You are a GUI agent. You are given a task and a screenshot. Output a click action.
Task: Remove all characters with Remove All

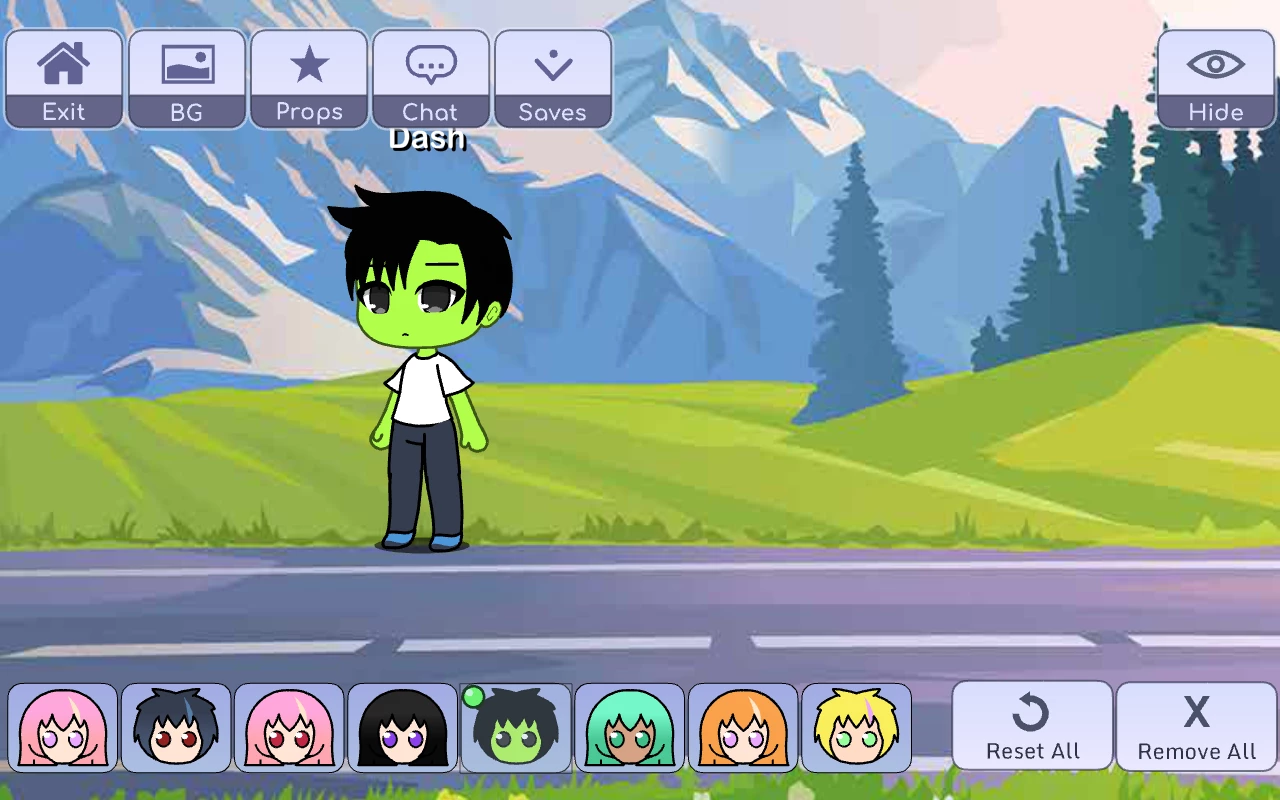tap(1196, 727)
